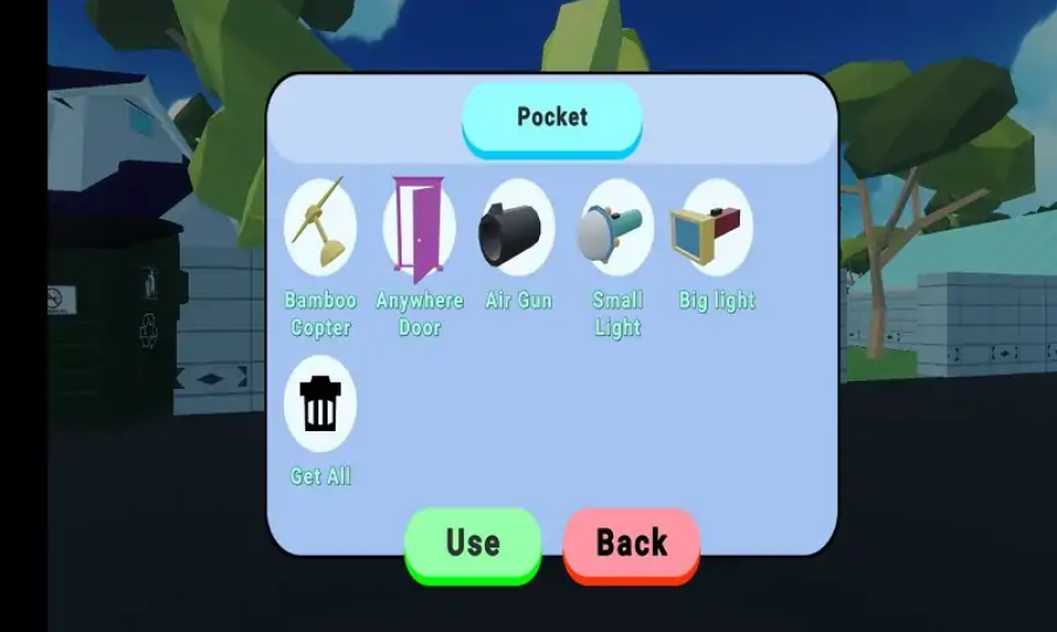Screen dimensions: 1057x632
Task: Choose the Big light item
Action: [x=716, y=228]
